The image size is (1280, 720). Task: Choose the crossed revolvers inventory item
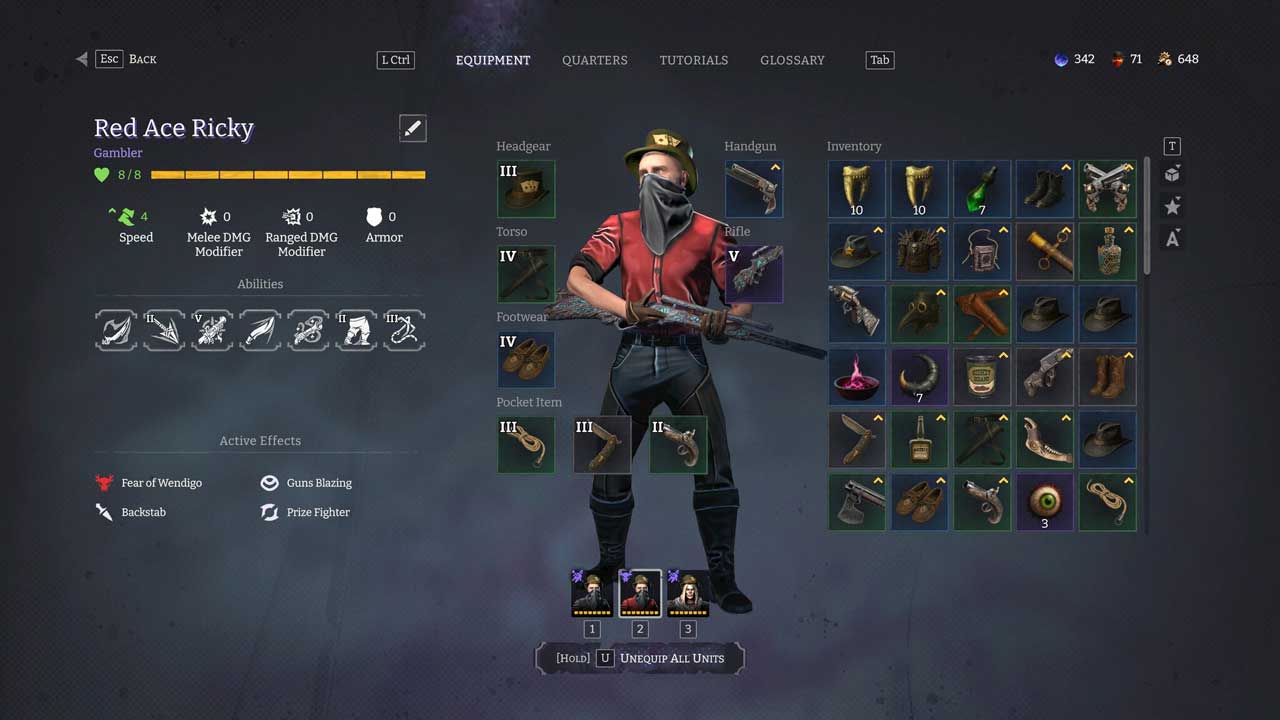pyautogui.click(x=1108, y=189)
